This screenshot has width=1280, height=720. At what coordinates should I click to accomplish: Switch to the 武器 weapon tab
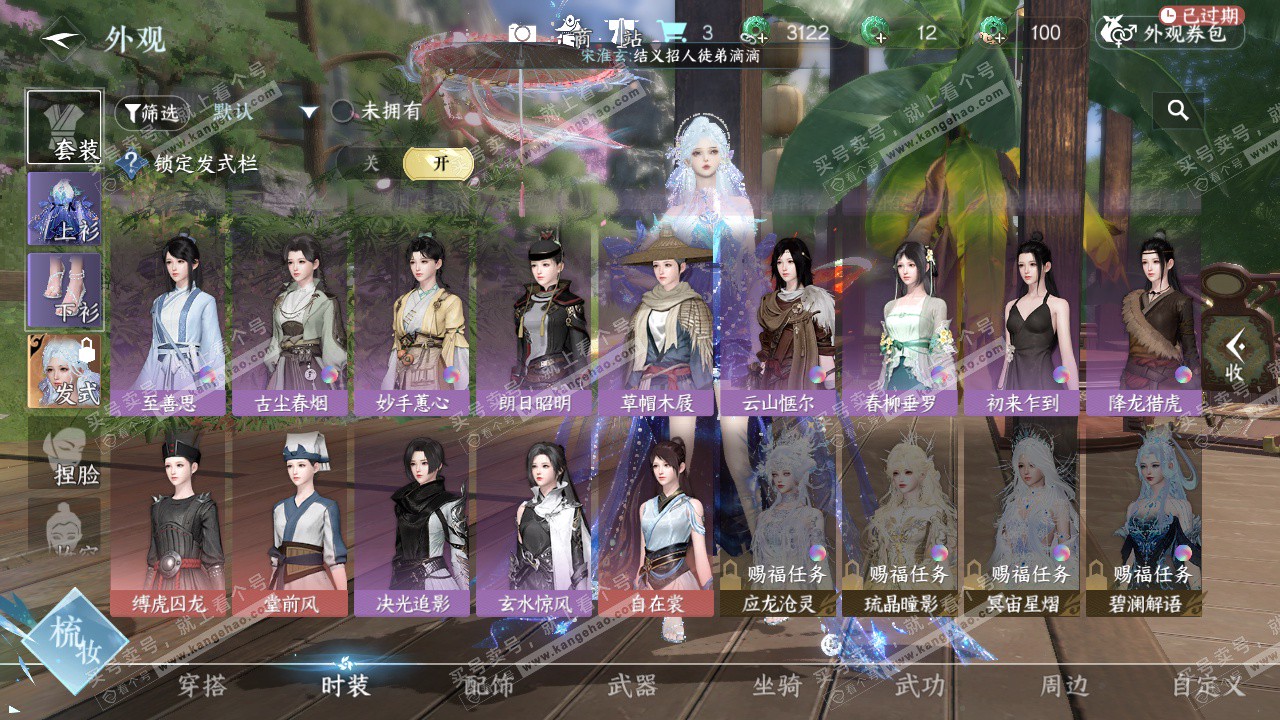pyautogui.click(x=632, y=686)
